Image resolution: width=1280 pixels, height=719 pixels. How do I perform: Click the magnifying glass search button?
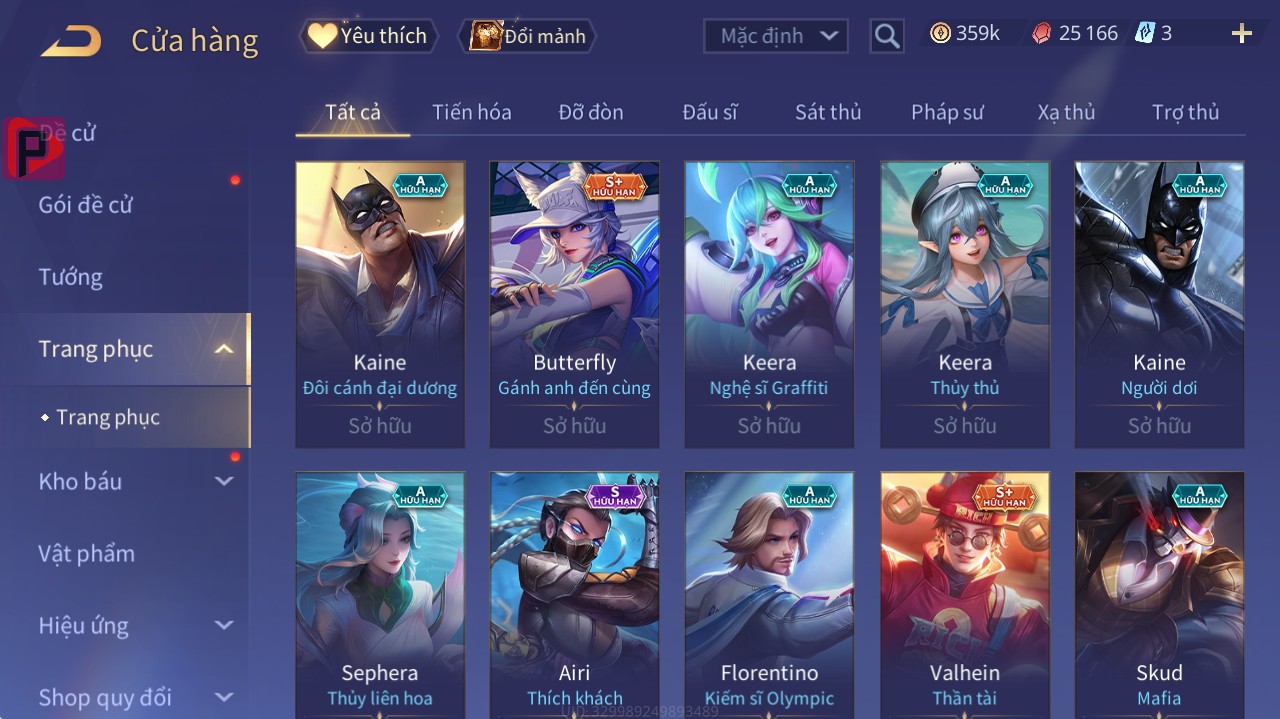point(886,36)
